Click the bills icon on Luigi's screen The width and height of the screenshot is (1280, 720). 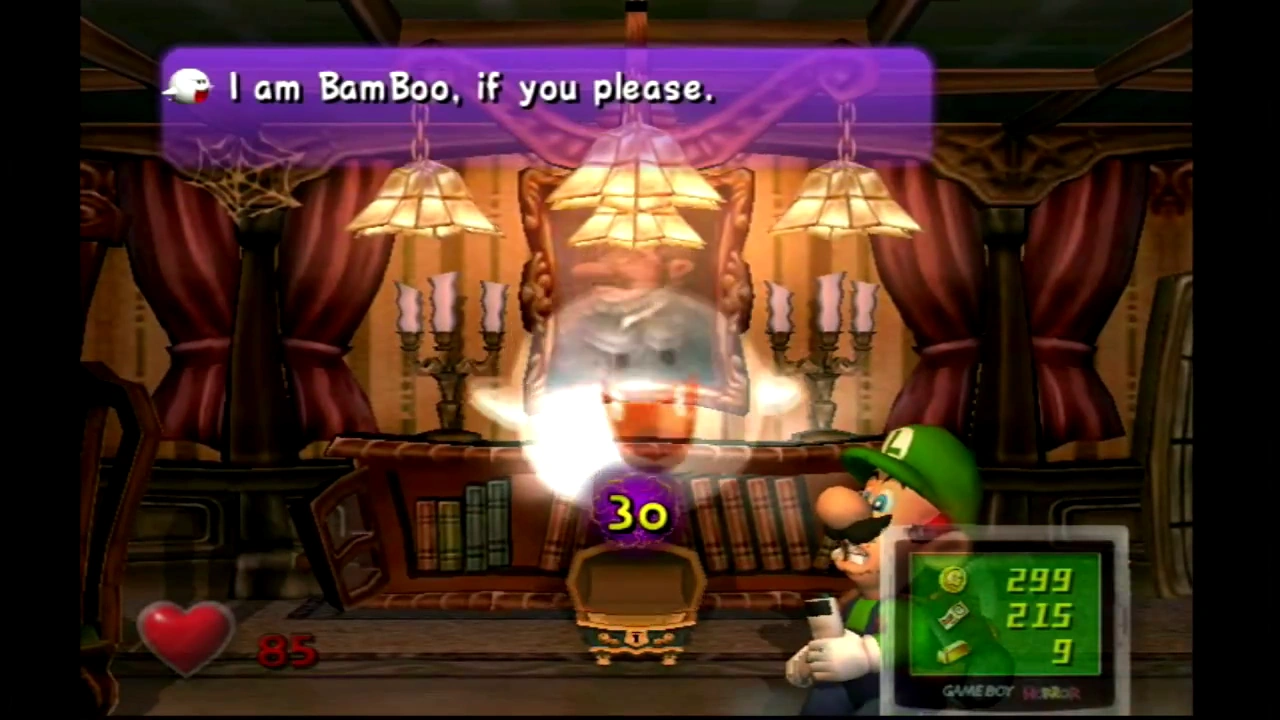952,614
